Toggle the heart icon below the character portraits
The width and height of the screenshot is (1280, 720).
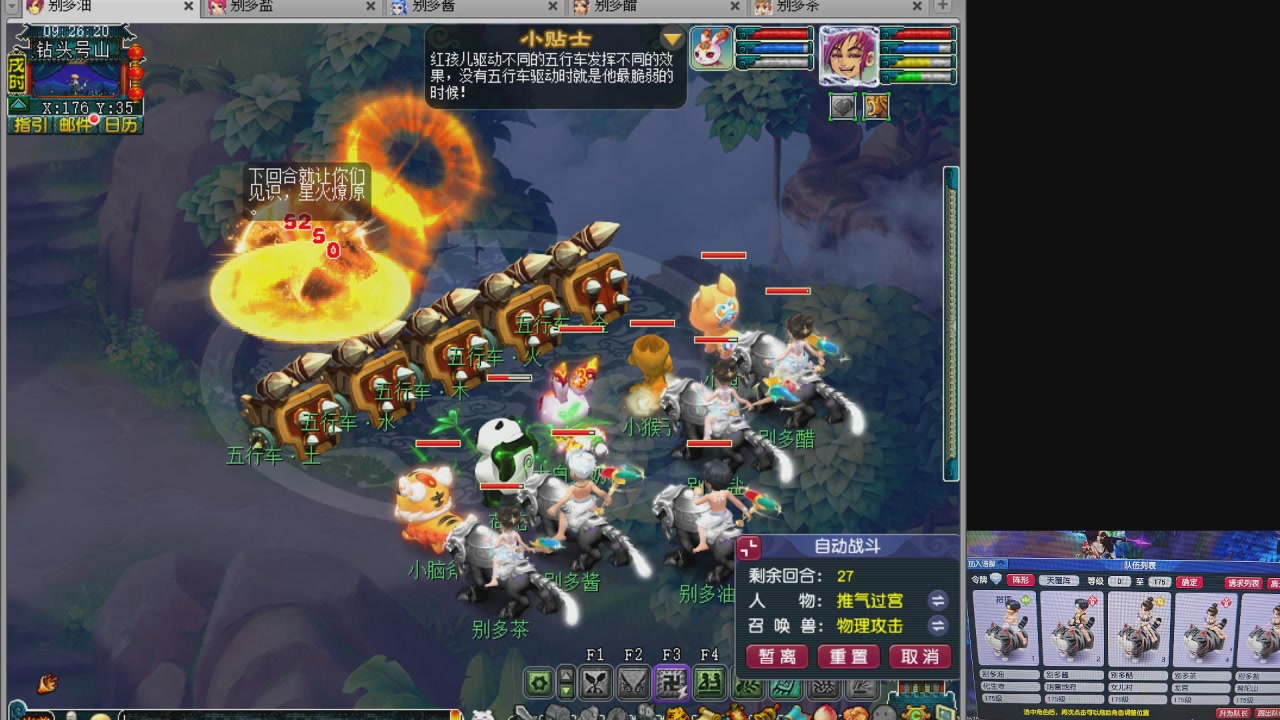pos(843,106)
